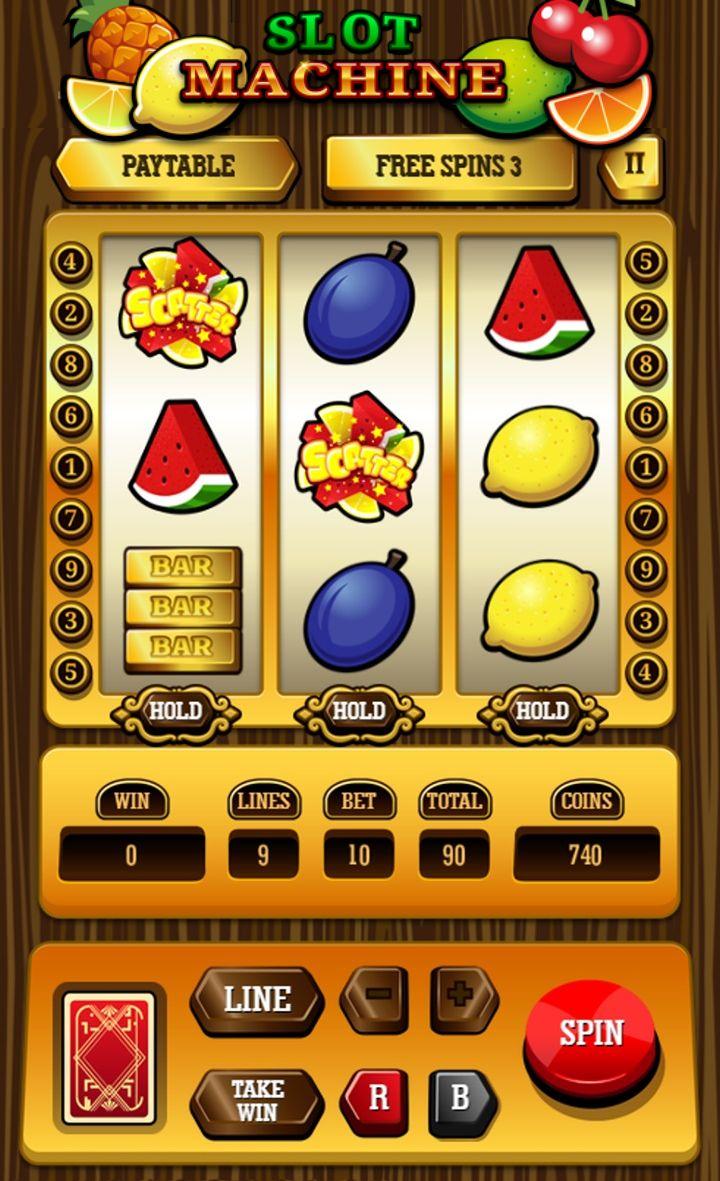720x1181 pixels.
Task: Decrease the bet with the minus button
Action: (374, 998)
